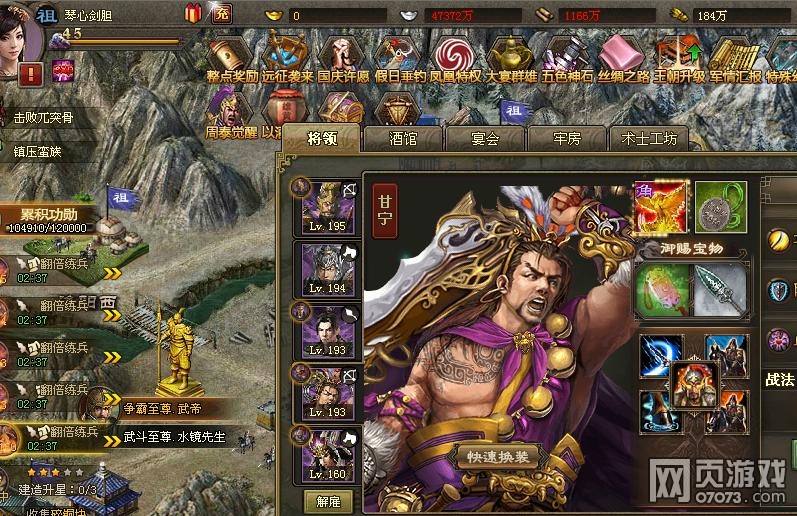
Task: Open the 王朝升级 icon
Action: coord(679,56)
